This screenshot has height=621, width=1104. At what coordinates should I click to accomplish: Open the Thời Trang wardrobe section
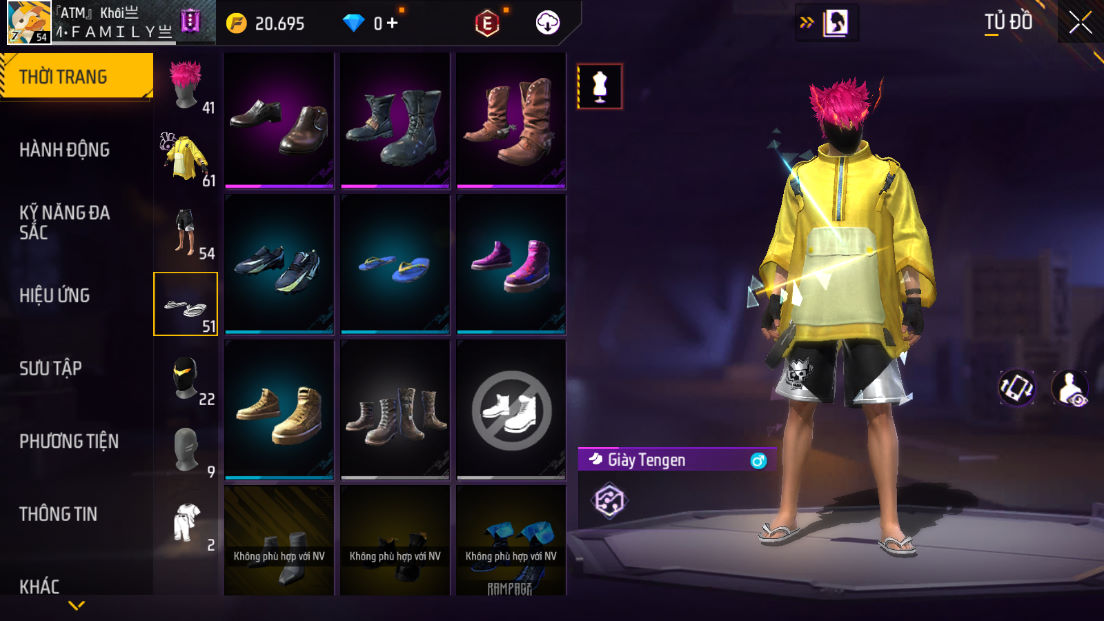click(75, 77)
